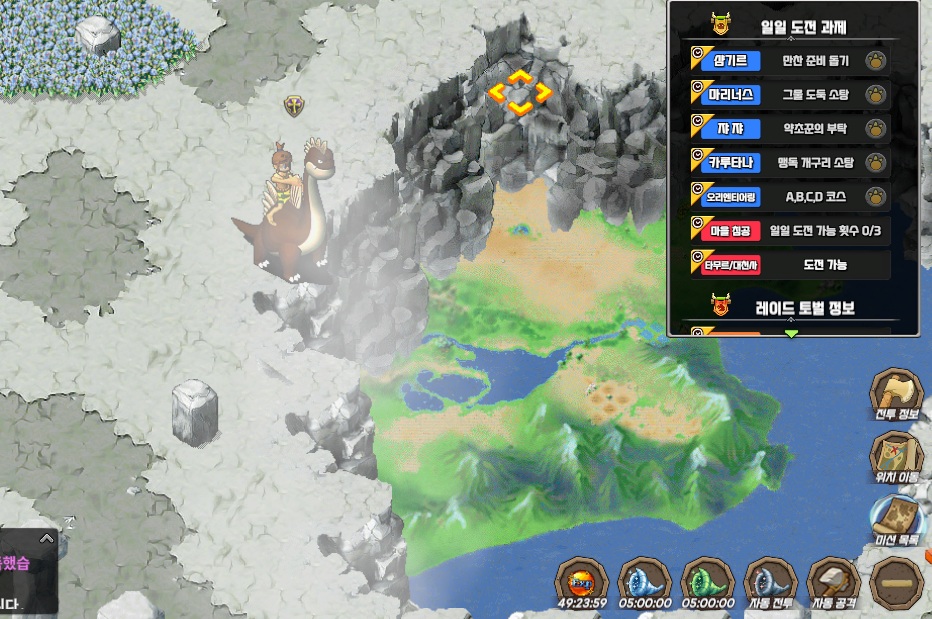Activate the green horn item icon
This screenshot has width=932, height=619.
pos(708,581)
